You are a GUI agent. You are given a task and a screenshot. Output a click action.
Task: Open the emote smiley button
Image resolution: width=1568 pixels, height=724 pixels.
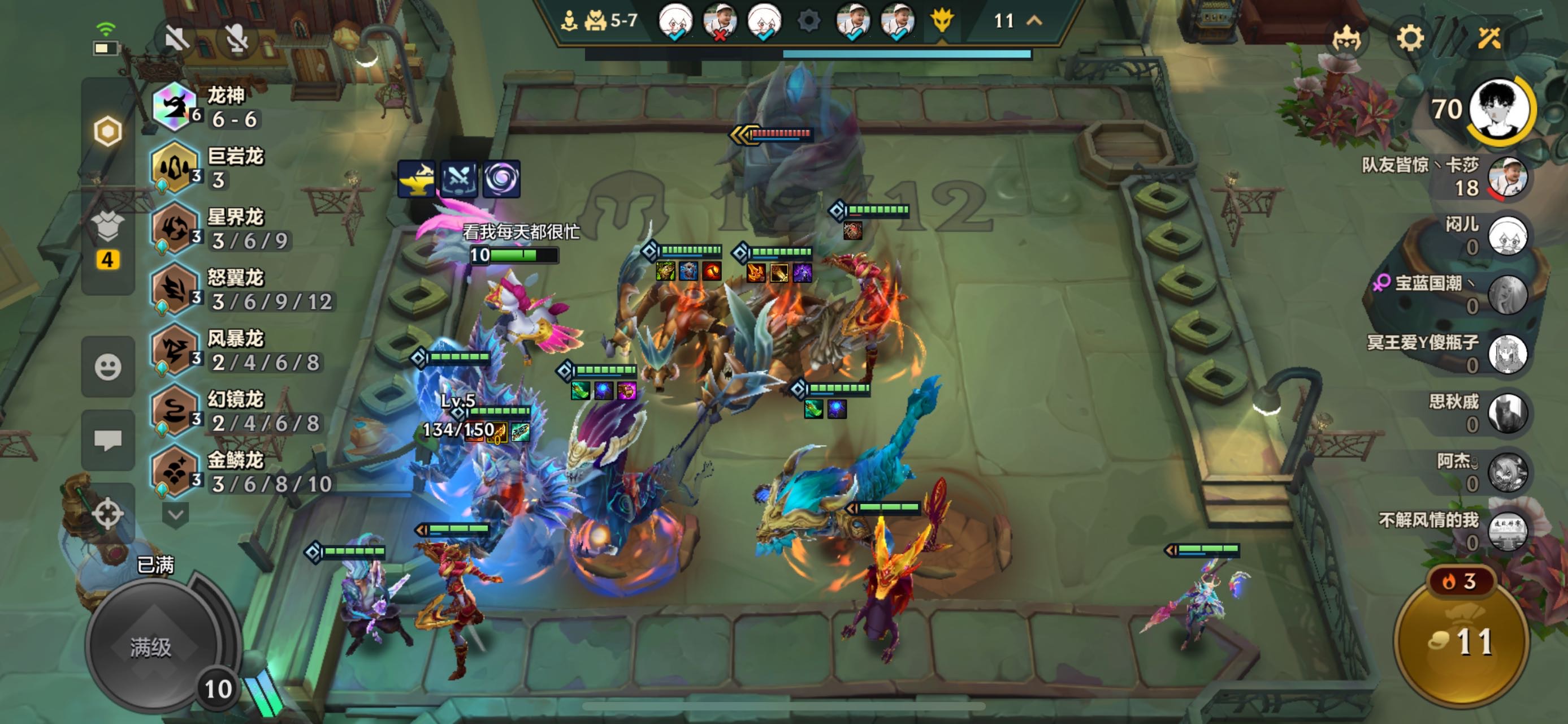[x=108, y=367]
